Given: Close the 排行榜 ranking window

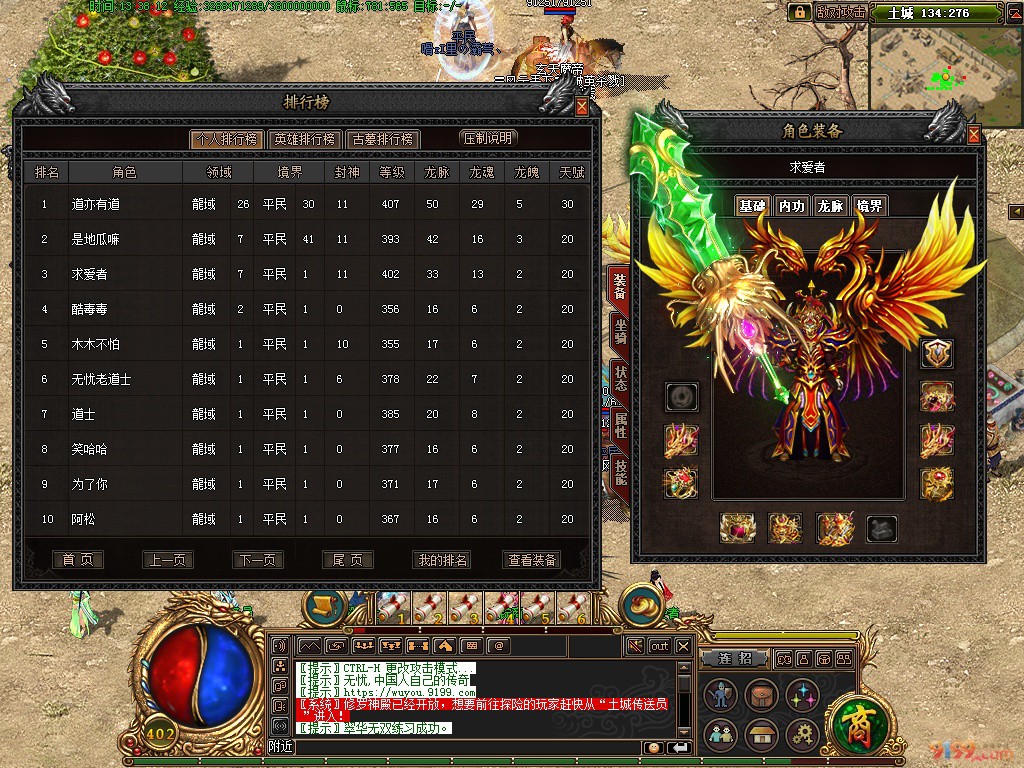Looking at the screenshot, I should point(582,107).
